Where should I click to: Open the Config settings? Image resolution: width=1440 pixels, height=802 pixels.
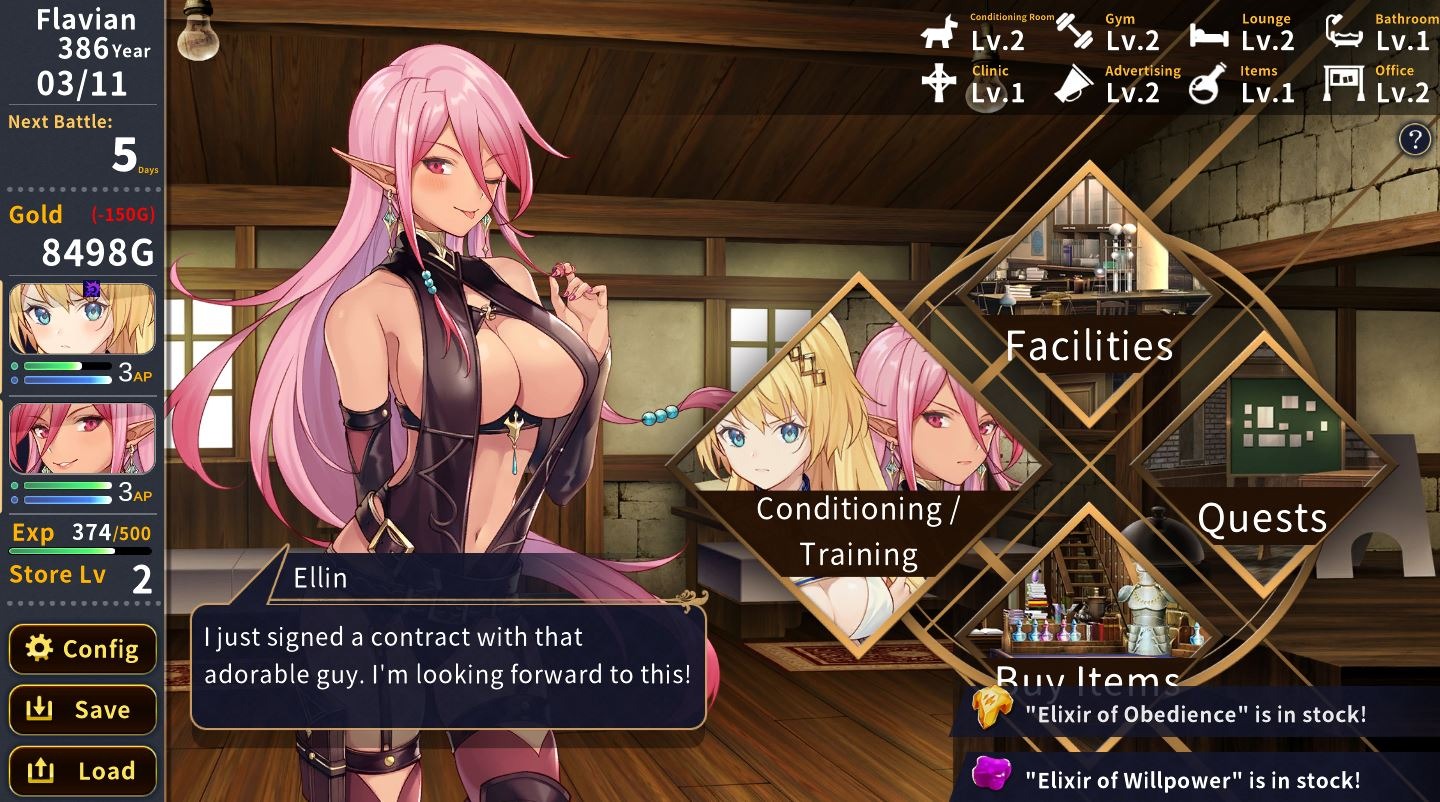[x=83, y=649]
